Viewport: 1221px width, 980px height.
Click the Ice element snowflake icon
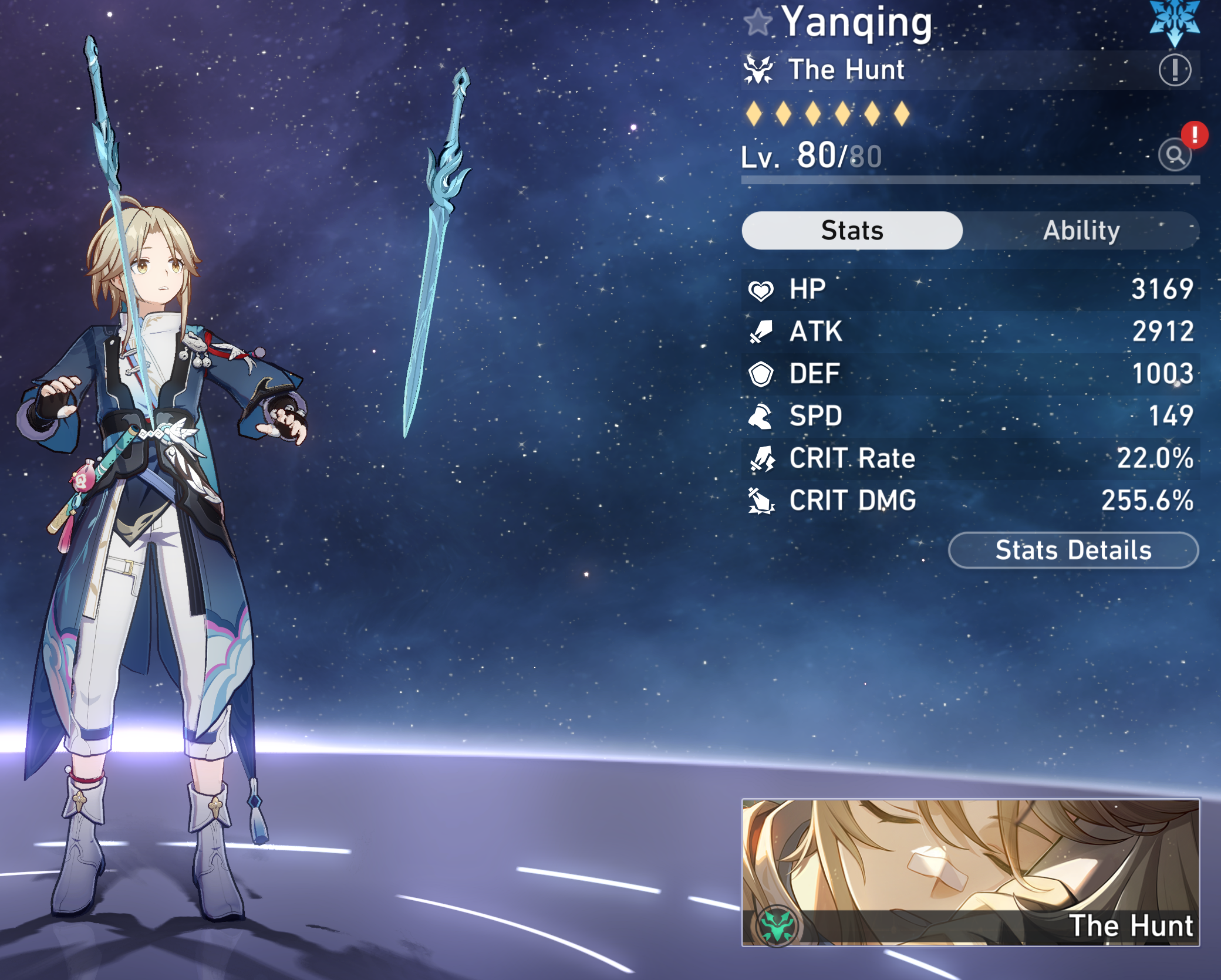pos(1174,21)
